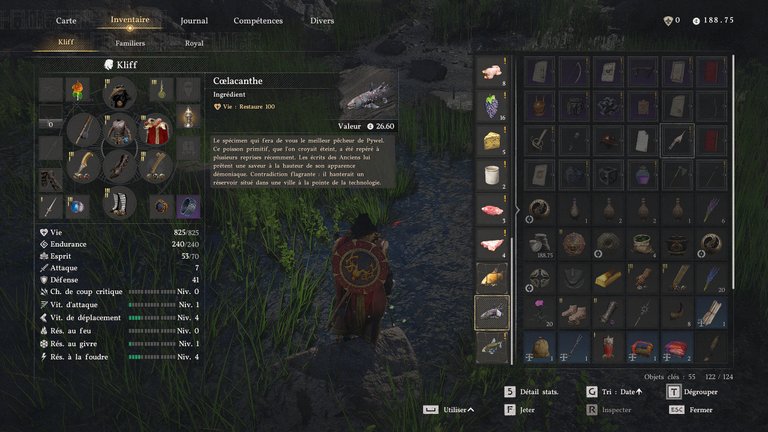Select the grapes food category slot

tap(491, 105)
